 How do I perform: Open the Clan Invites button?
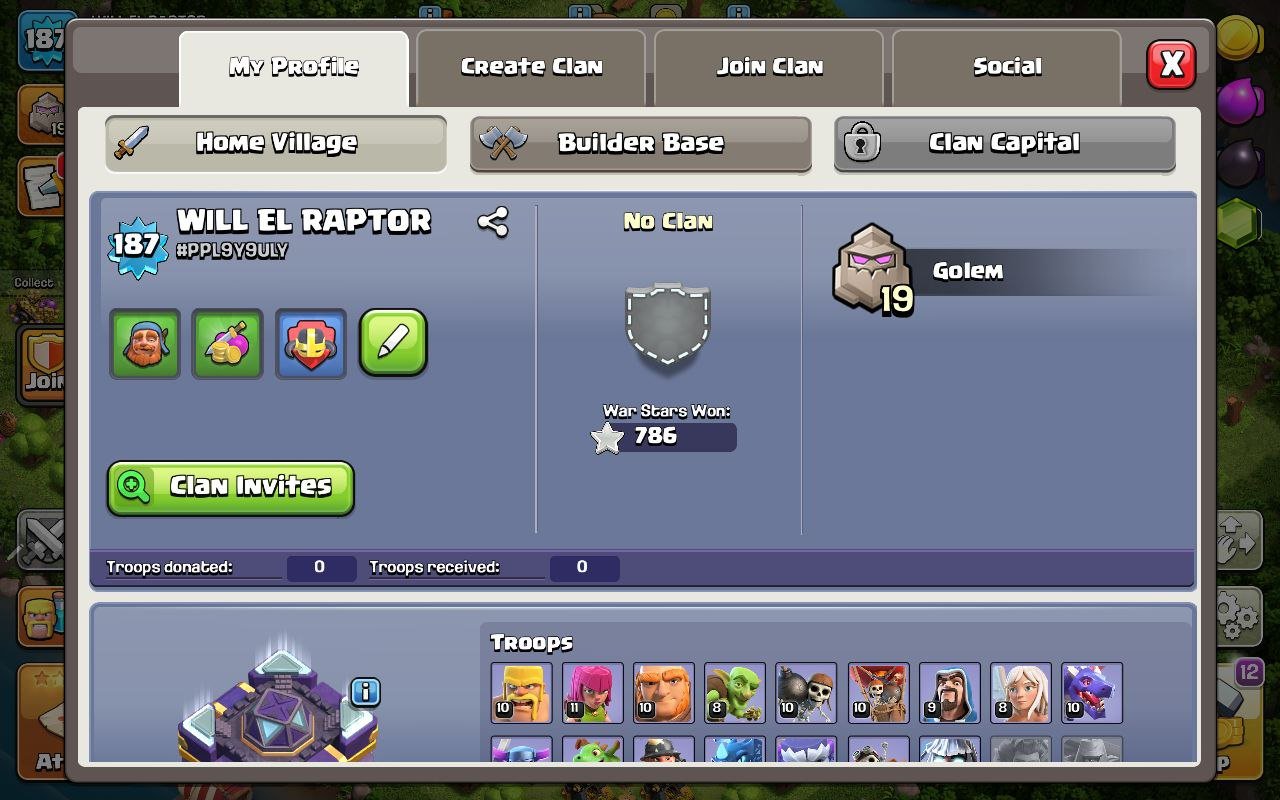[230, 487]
